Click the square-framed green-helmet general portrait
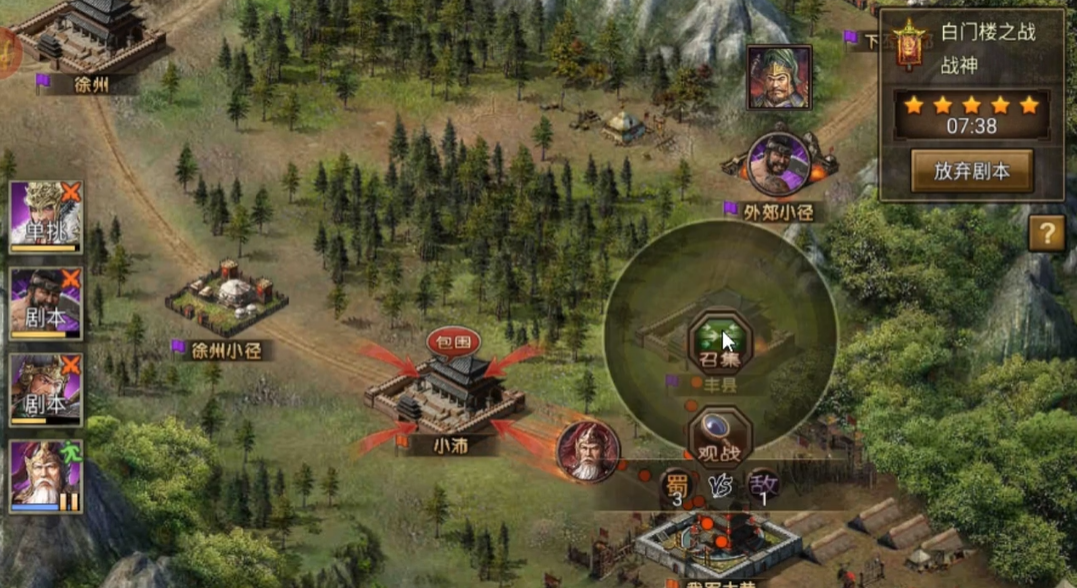 [x=779, y=78]
